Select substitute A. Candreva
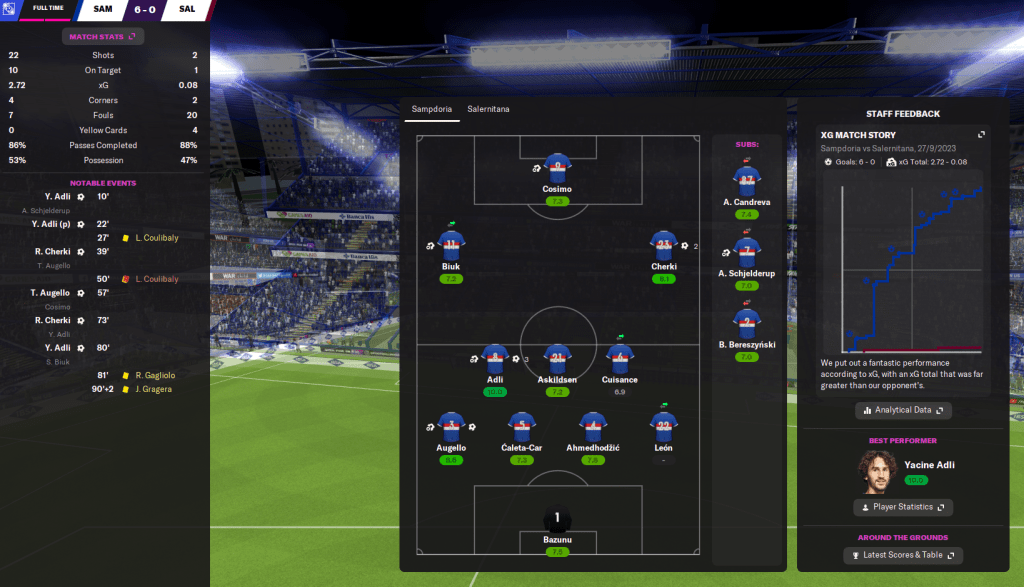 coord(745,180)
